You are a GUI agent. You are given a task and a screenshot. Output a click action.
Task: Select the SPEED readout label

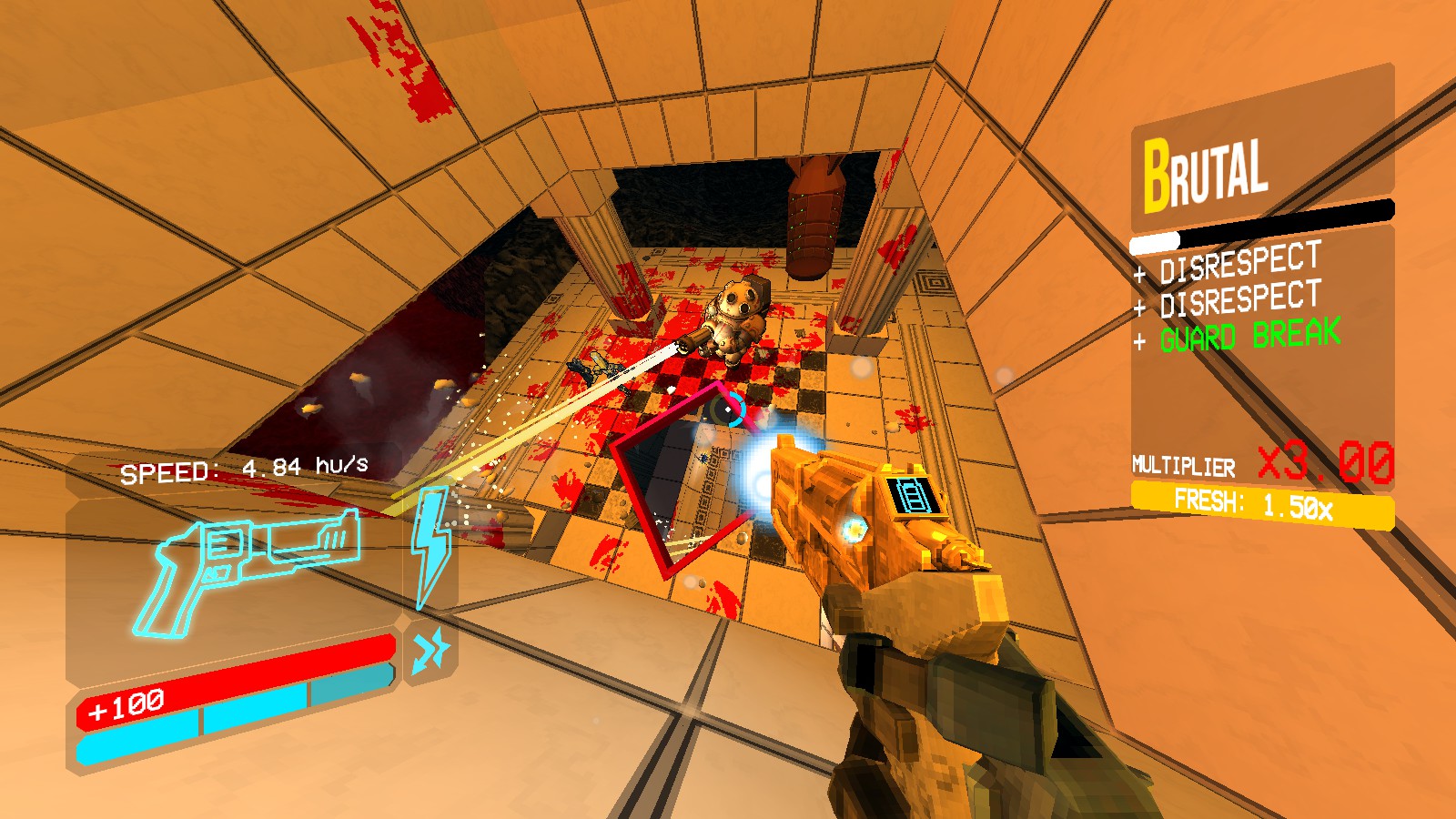[168, 471]
